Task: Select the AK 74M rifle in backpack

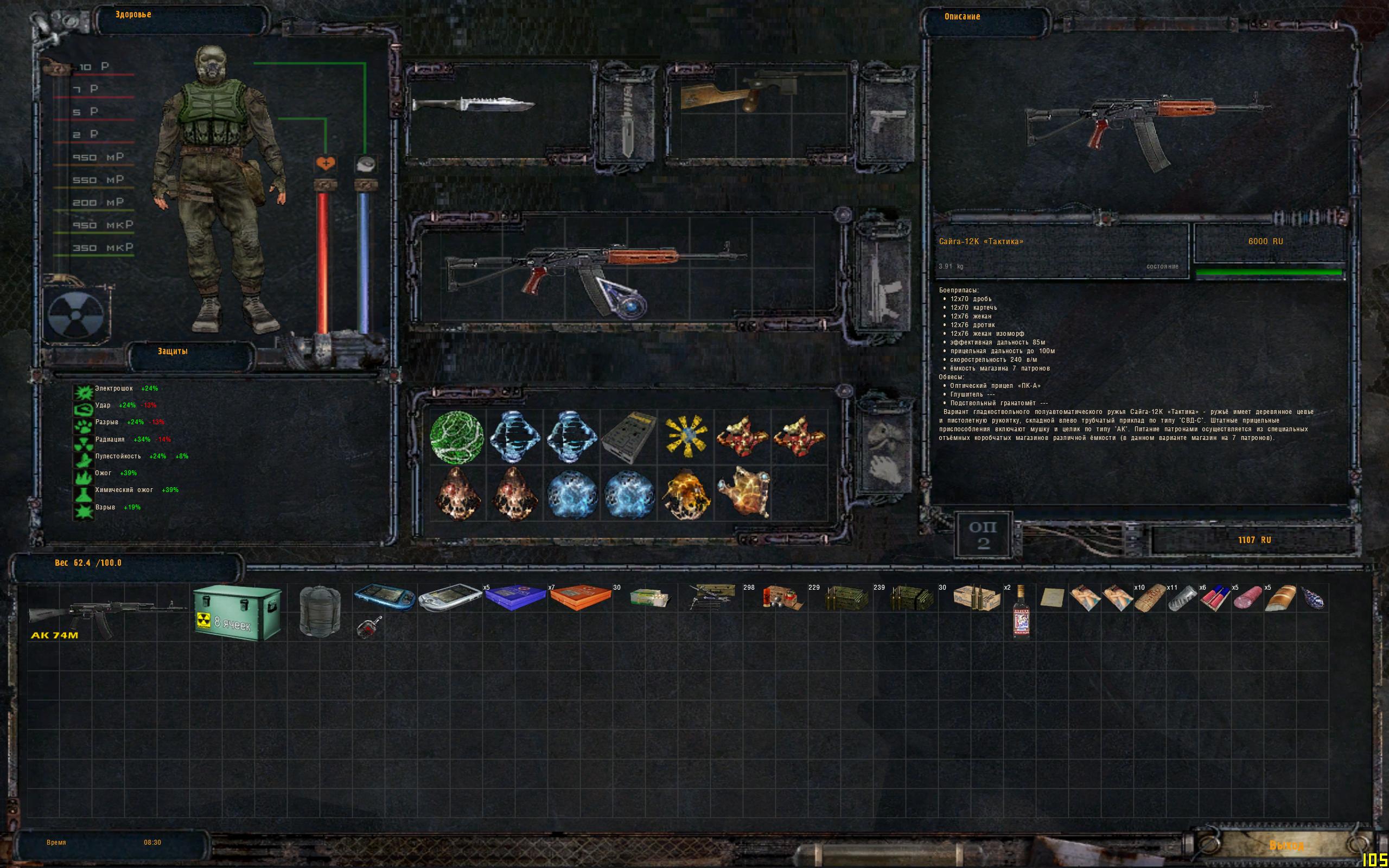Action: tap(107, 613)
